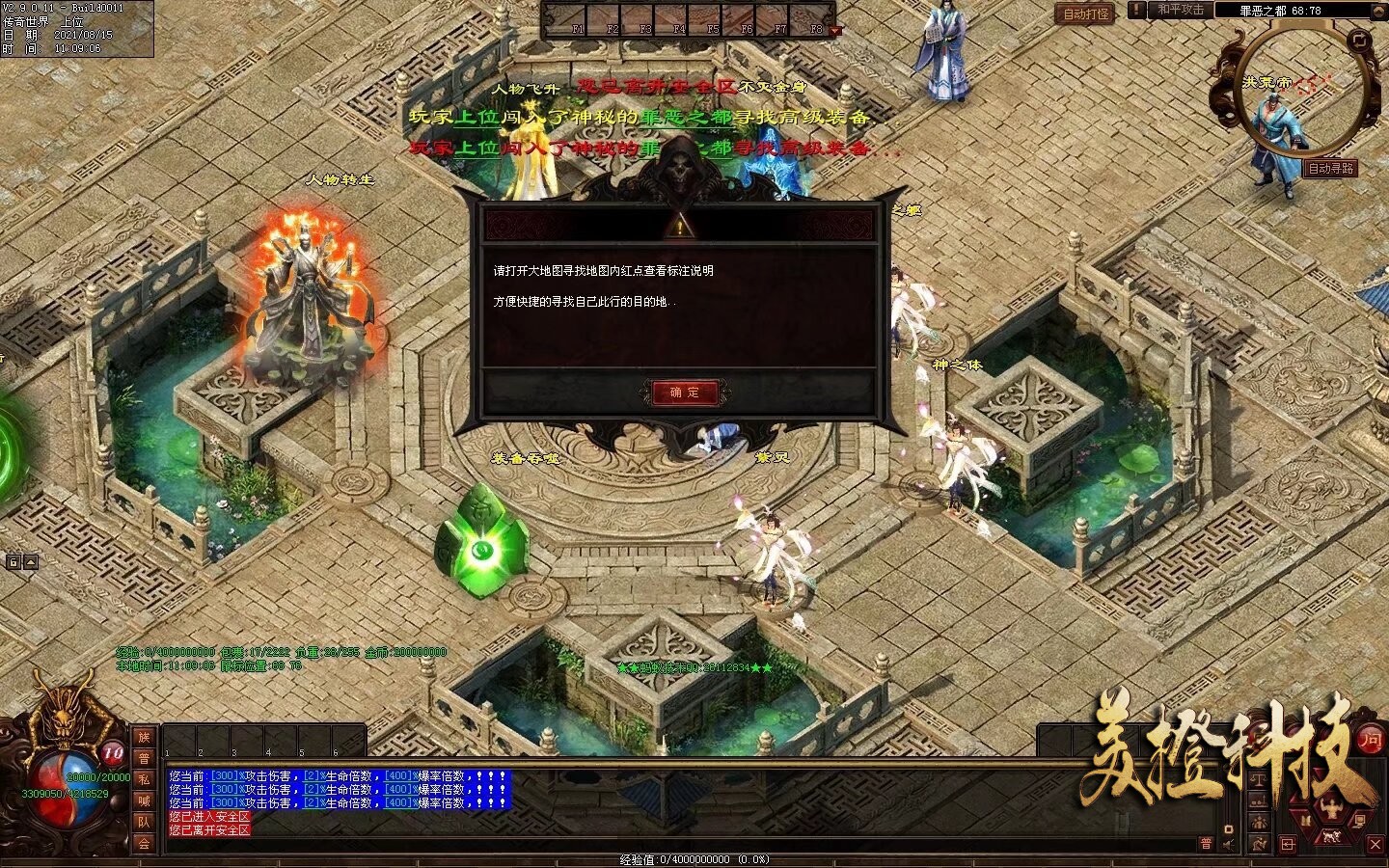
Task: Click the small square chat expander above the speaker
Action: (x=1229, y=828)
